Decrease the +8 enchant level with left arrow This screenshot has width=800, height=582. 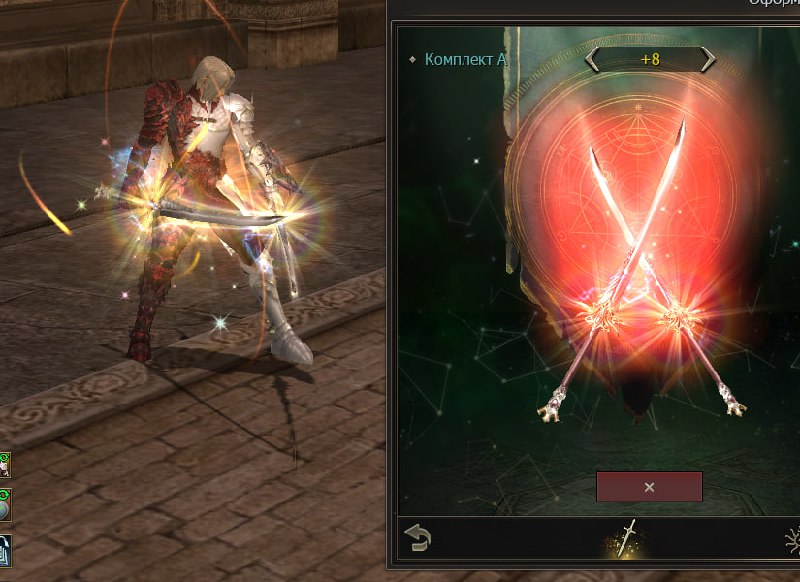tap(593, 60)
